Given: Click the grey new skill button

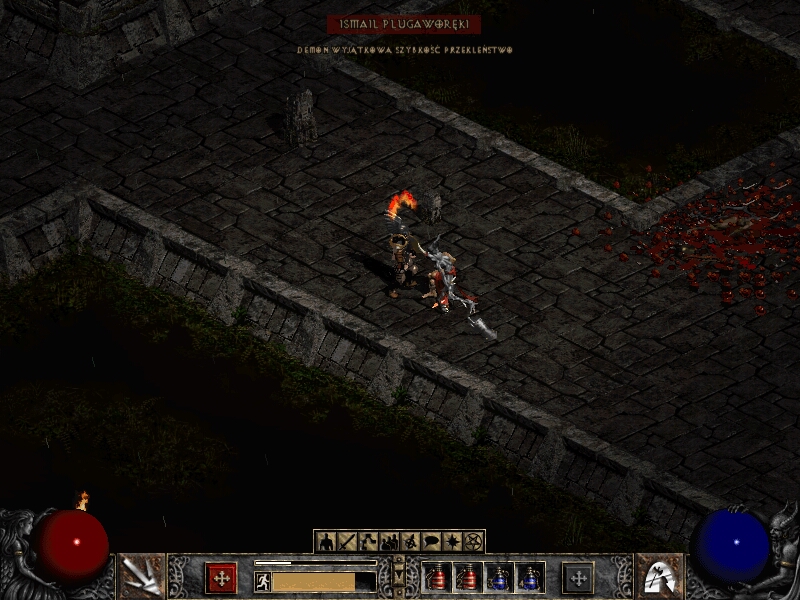Looking at the screenshot, I should point(578,578).
